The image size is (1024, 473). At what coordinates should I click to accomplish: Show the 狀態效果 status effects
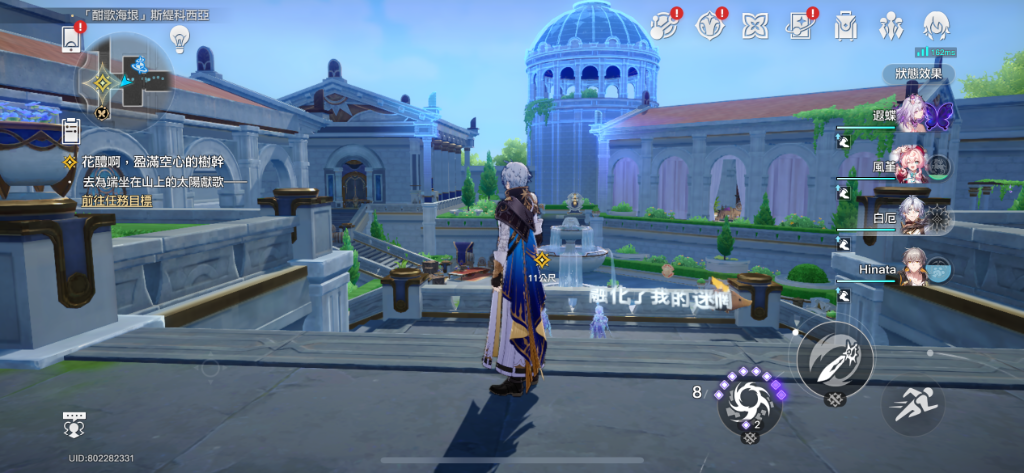tap(918, 74)
